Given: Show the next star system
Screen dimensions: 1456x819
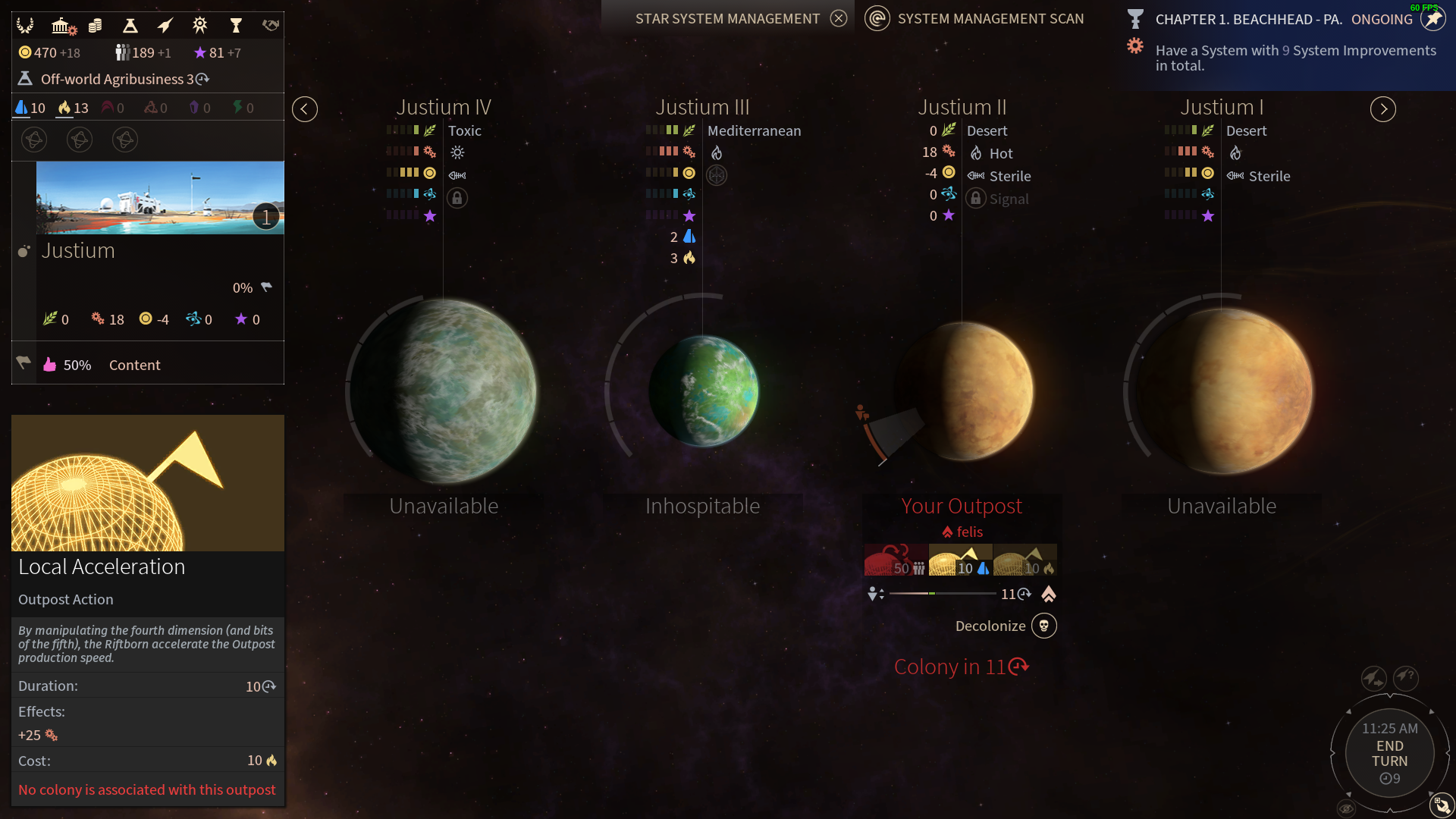Looking at the screenshot, I should tap(1382, 109).
